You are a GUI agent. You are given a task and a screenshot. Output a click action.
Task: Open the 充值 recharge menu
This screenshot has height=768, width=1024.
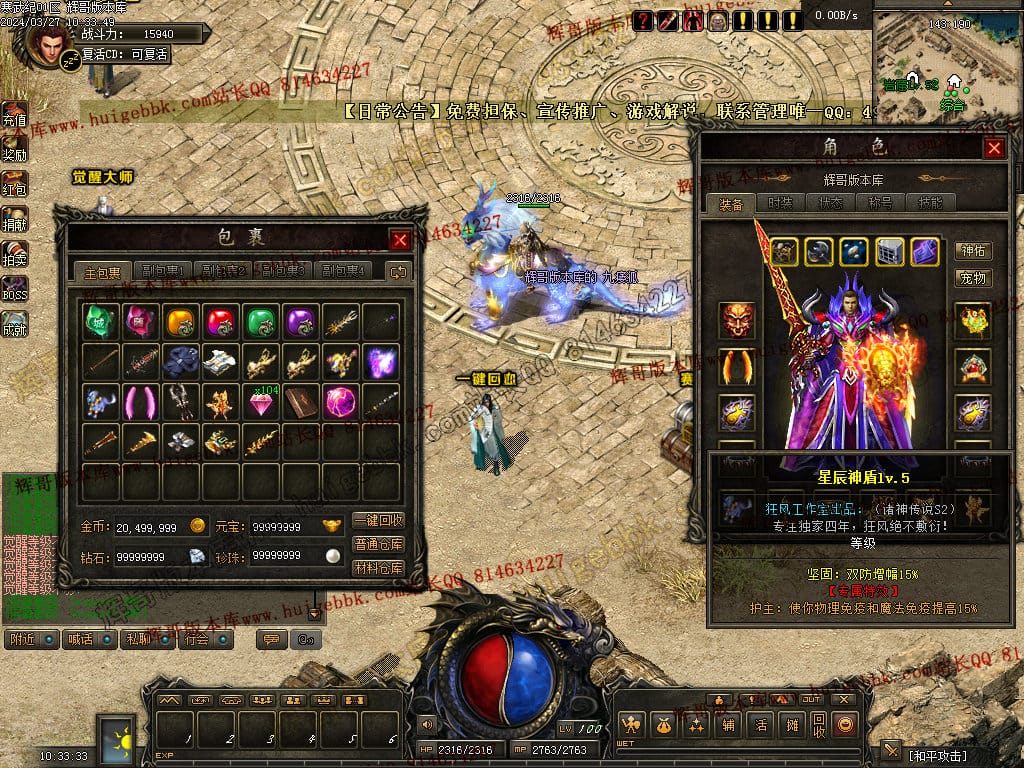14,117
